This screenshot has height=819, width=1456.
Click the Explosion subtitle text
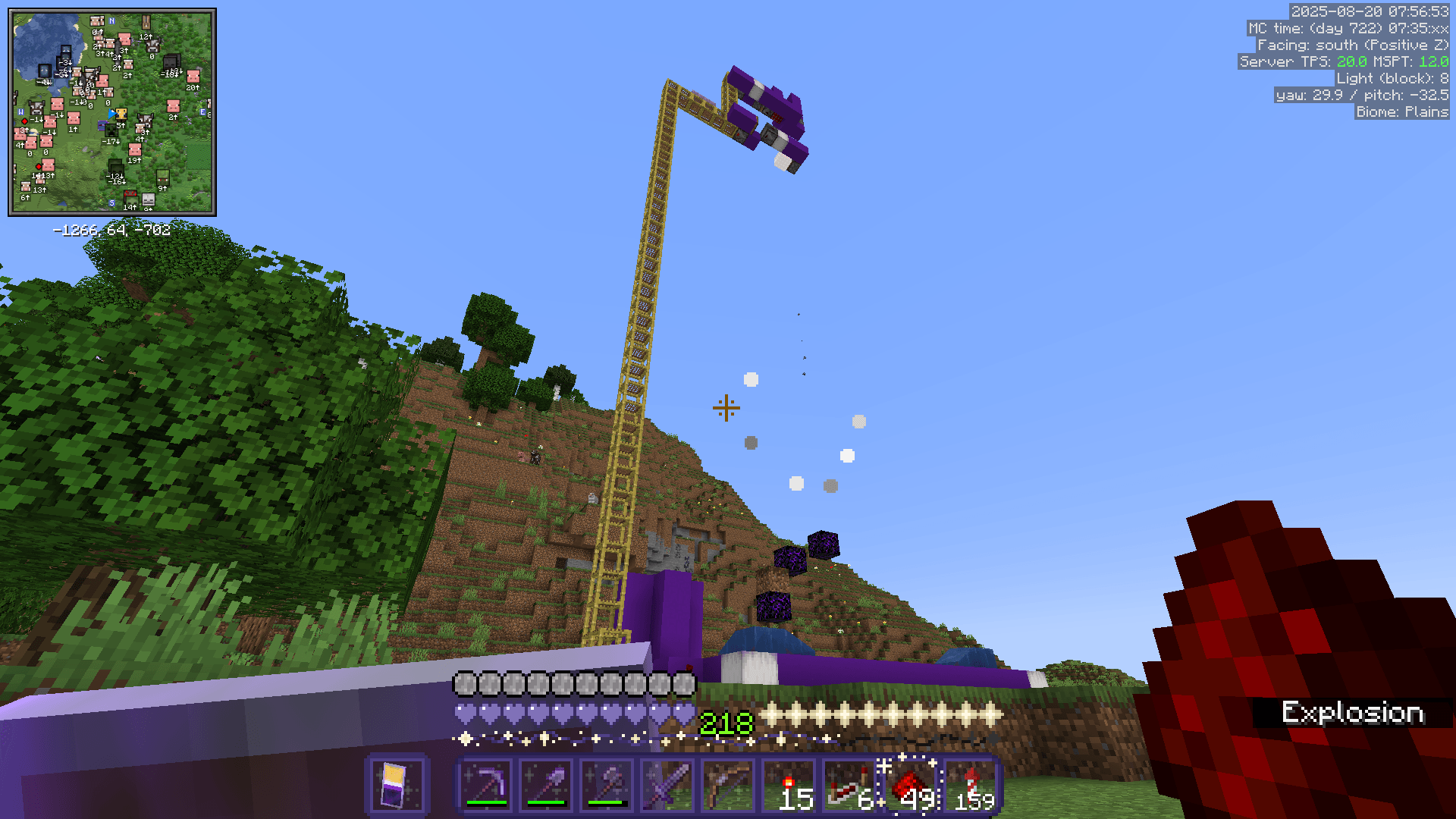(1354, 711)
